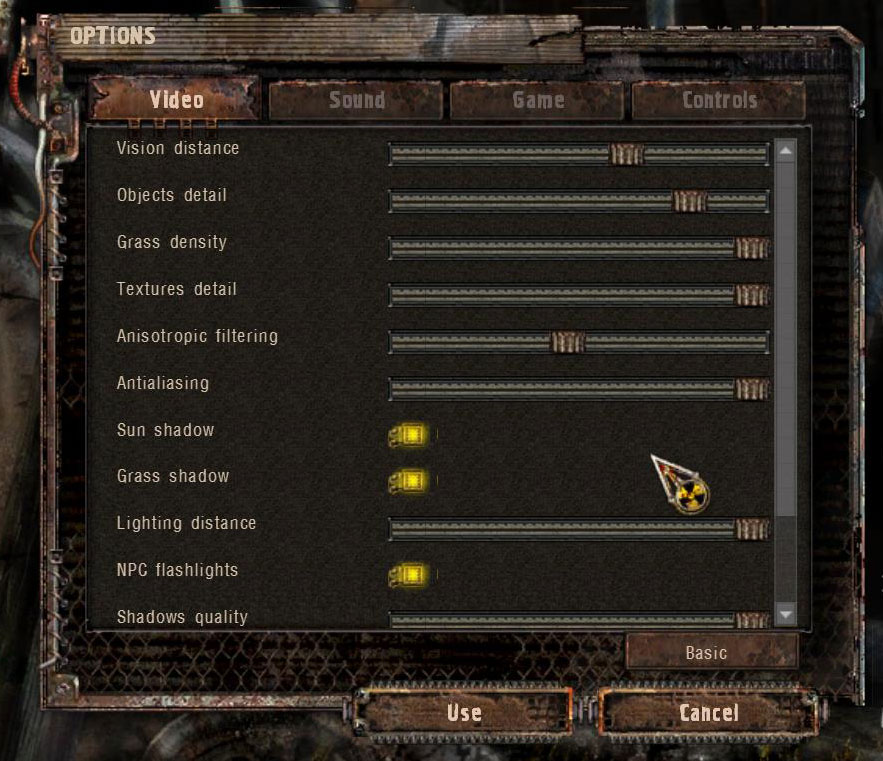Switch to the Video tab

176,100
